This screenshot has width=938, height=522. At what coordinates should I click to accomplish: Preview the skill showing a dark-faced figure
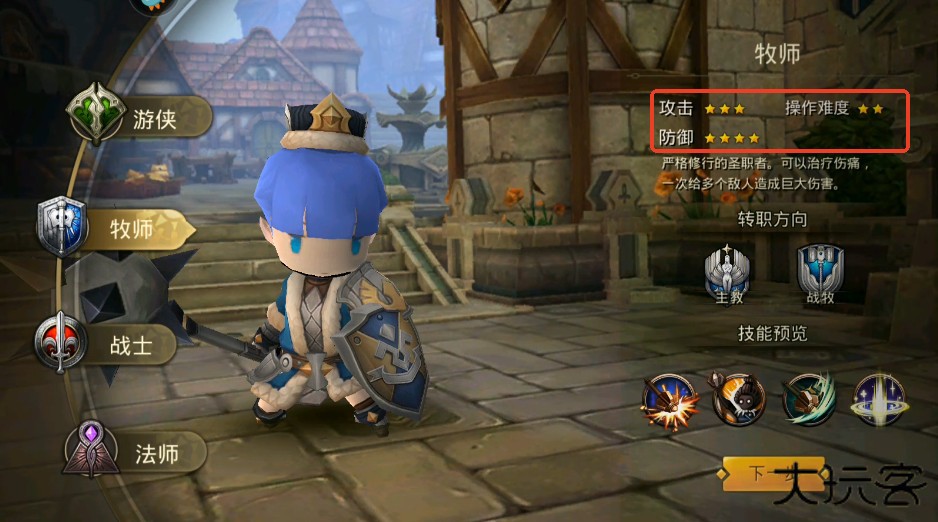click(739, 399)
